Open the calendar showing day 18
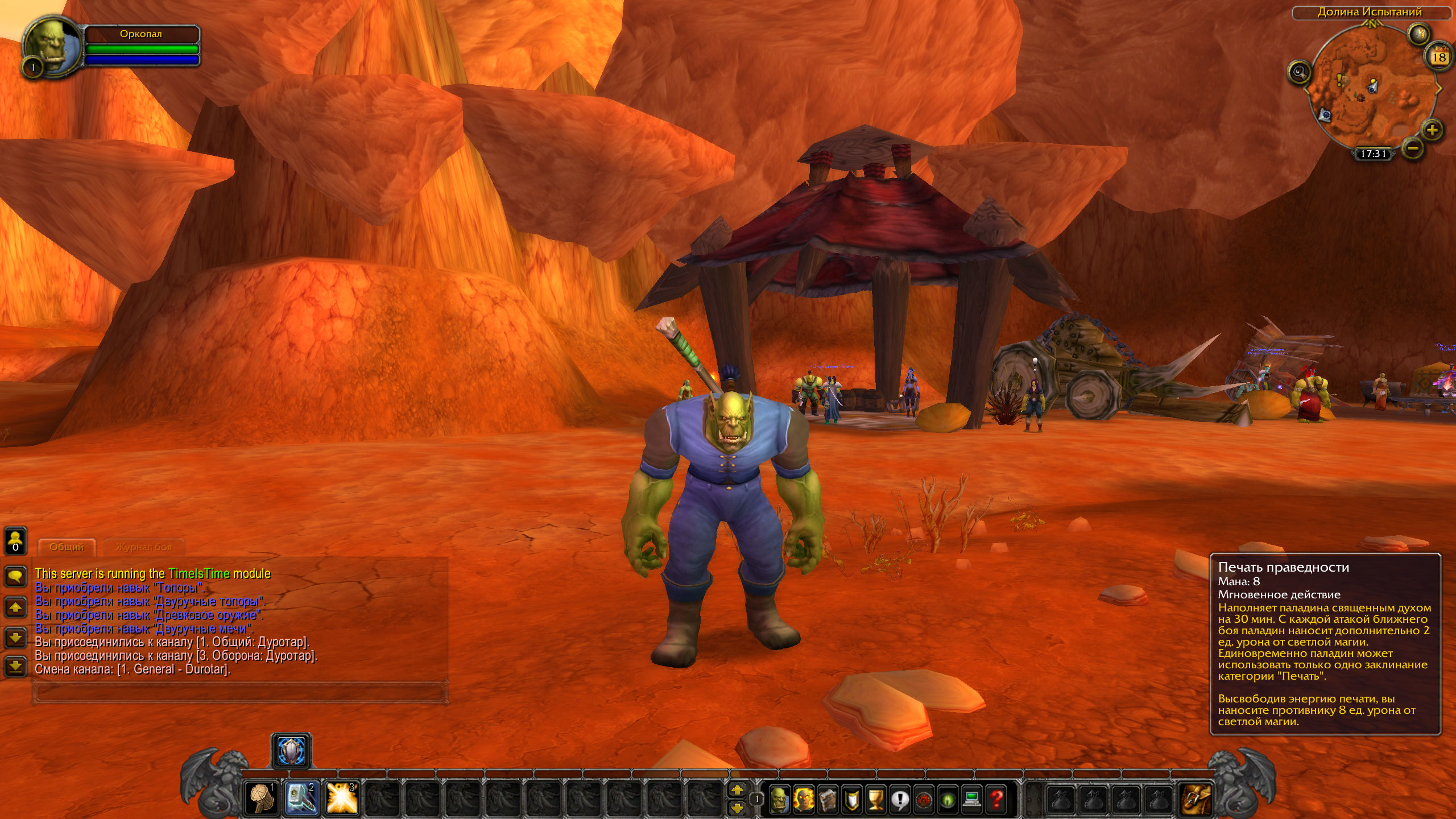 tap(1439, 57)
